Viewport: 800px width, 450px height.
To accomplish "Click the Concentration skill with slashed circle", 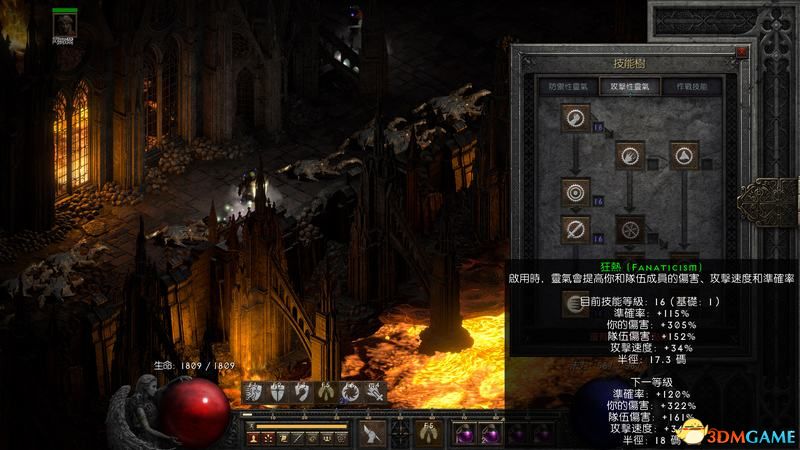I will 576,229.
